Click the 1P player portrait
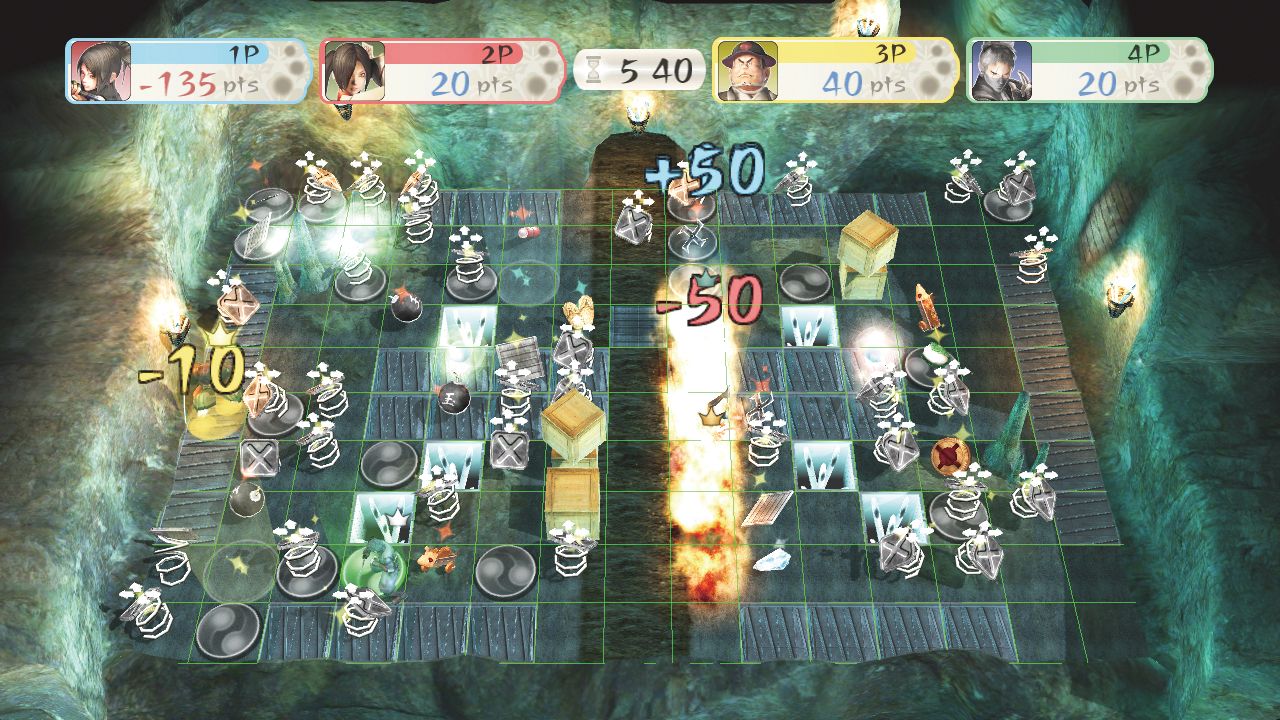The image size is (1280, 720). 100,71
